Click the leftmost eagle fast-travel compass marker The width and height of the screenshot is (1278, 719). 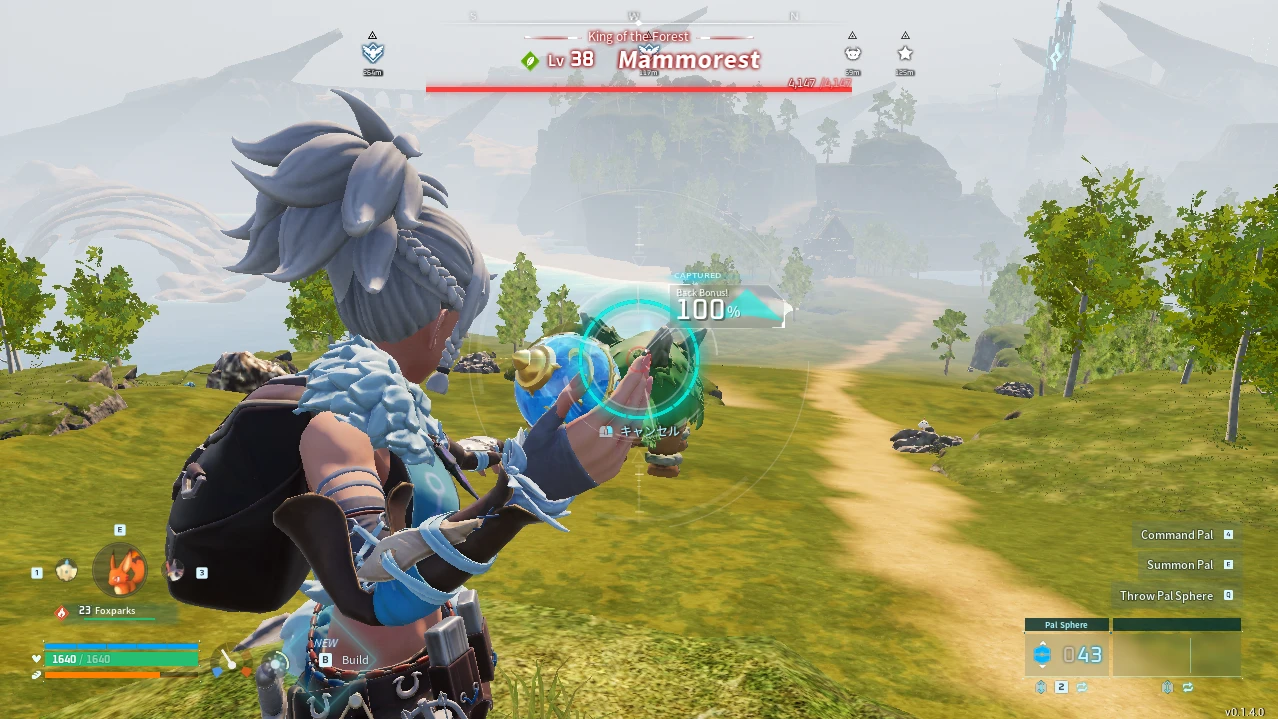point(373,53)
